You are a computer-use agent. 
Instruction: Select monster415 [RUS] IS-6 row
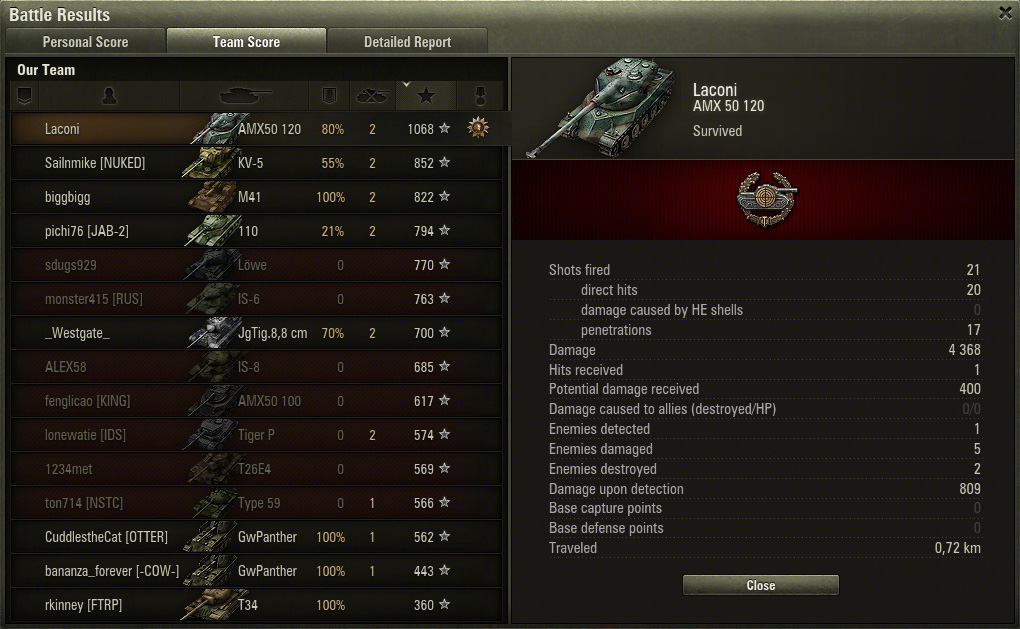tap(256, 299)
